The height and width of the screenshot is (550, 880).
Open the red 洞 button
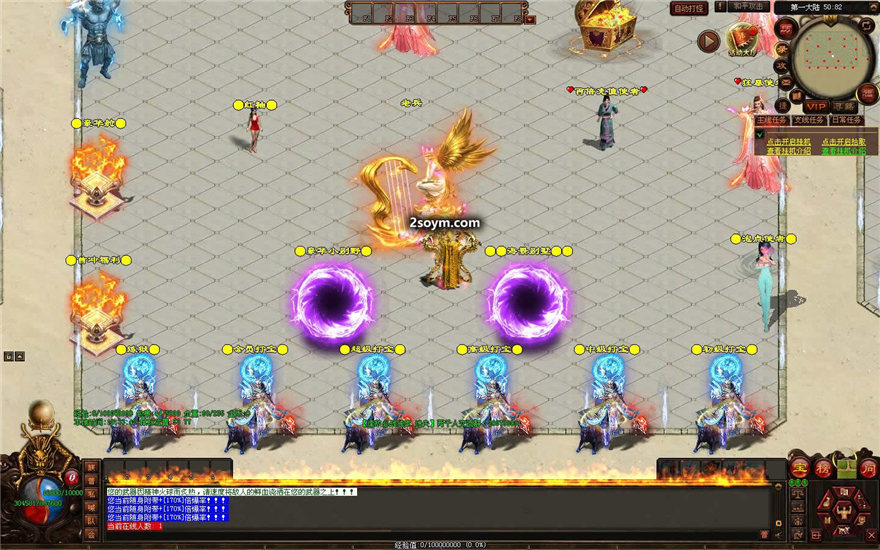coord(868,468)
